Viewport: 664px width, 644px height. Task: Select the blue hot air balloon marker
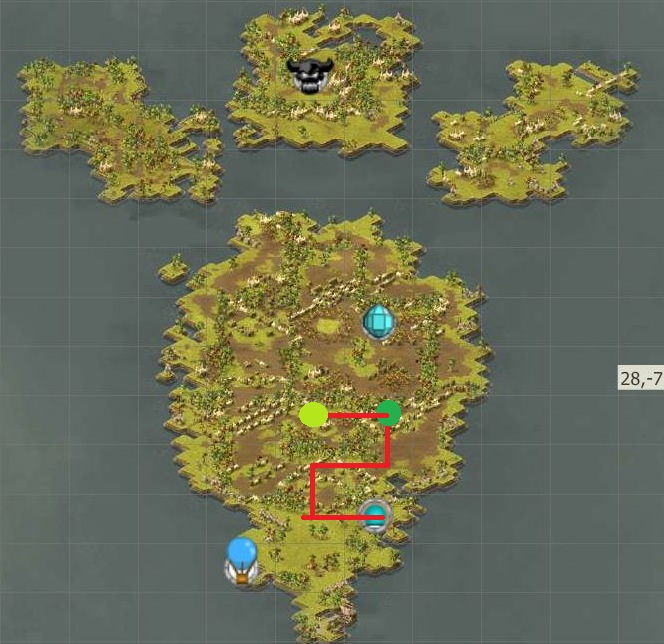click(x=242, y=559)
